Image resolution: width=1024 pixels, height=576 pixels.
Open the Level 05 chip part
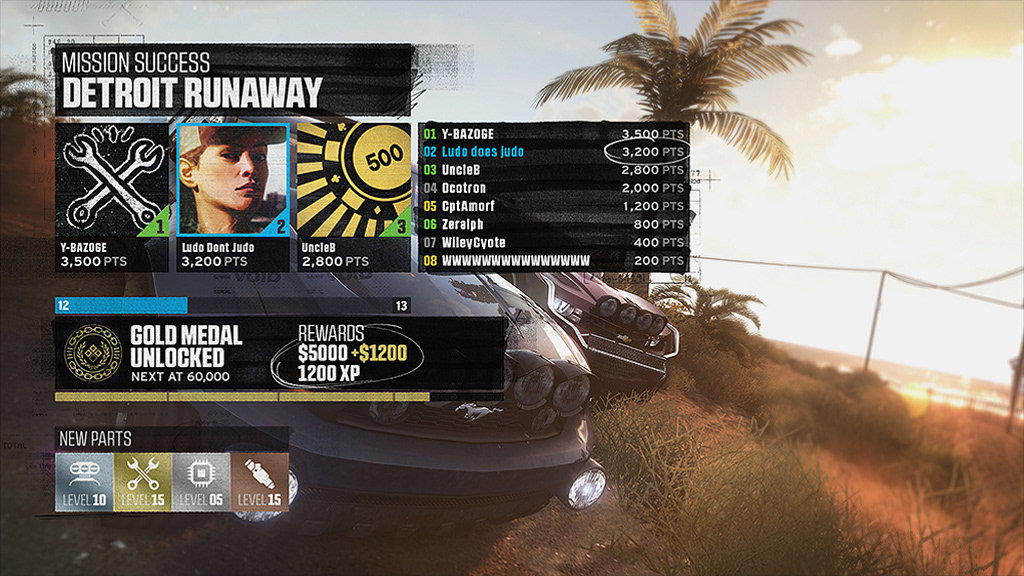[201, 481]
